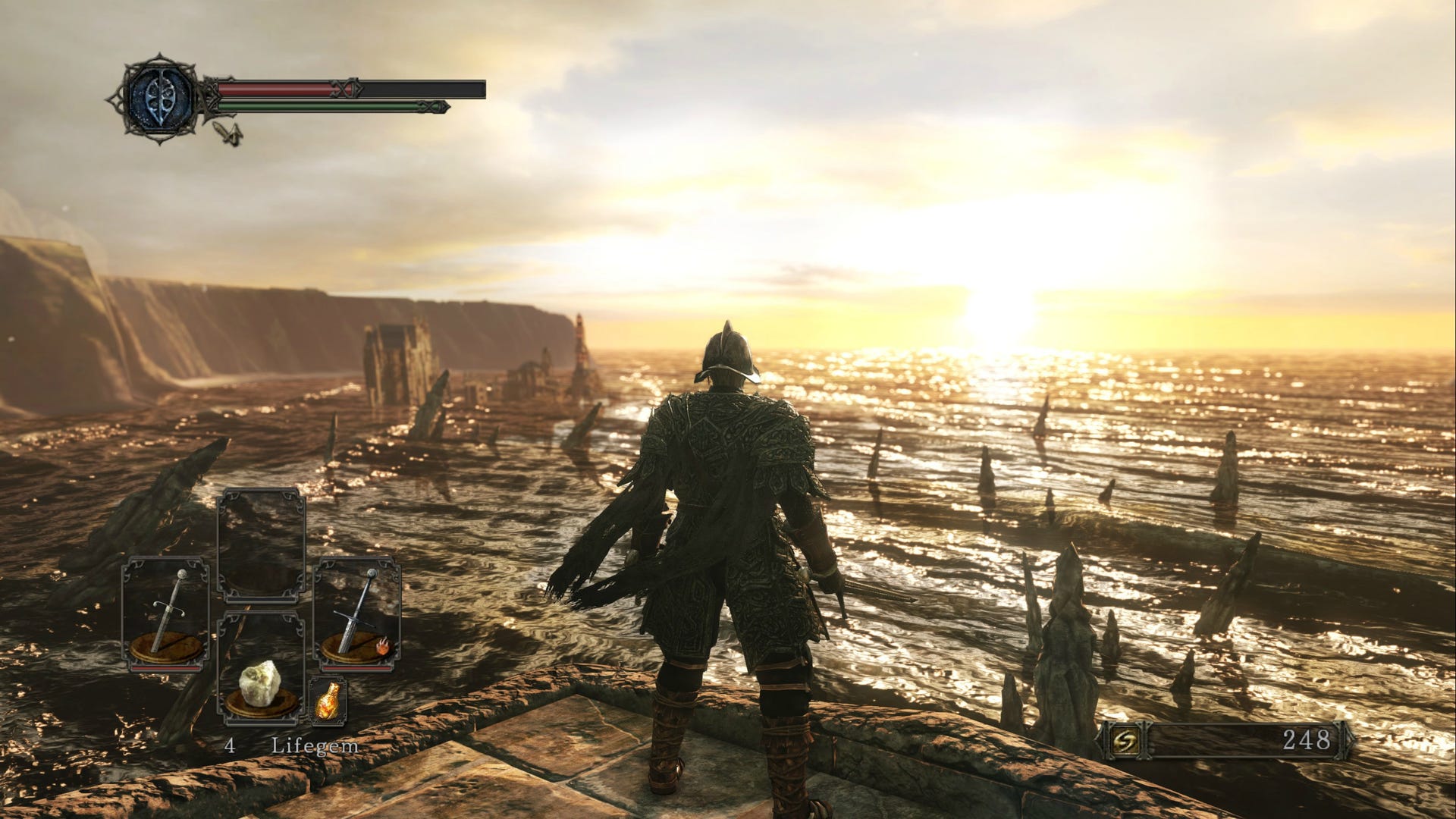1456x819 pixels.
Task: Toggle the red durability bar under the left sword
Action: pos(164,668)
